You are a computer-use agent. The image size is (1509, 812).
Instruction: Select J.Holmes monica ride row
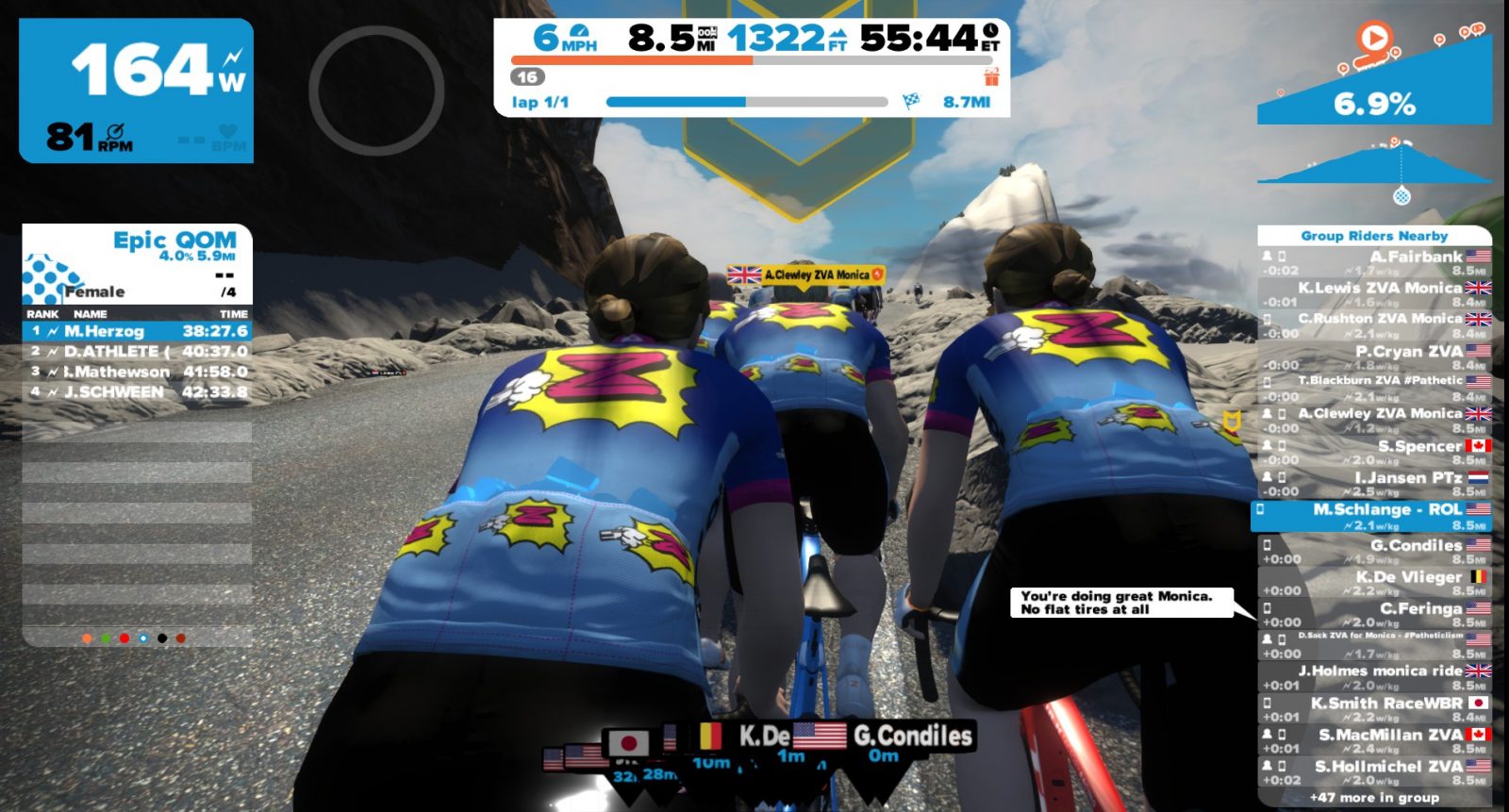point(1375,677)
